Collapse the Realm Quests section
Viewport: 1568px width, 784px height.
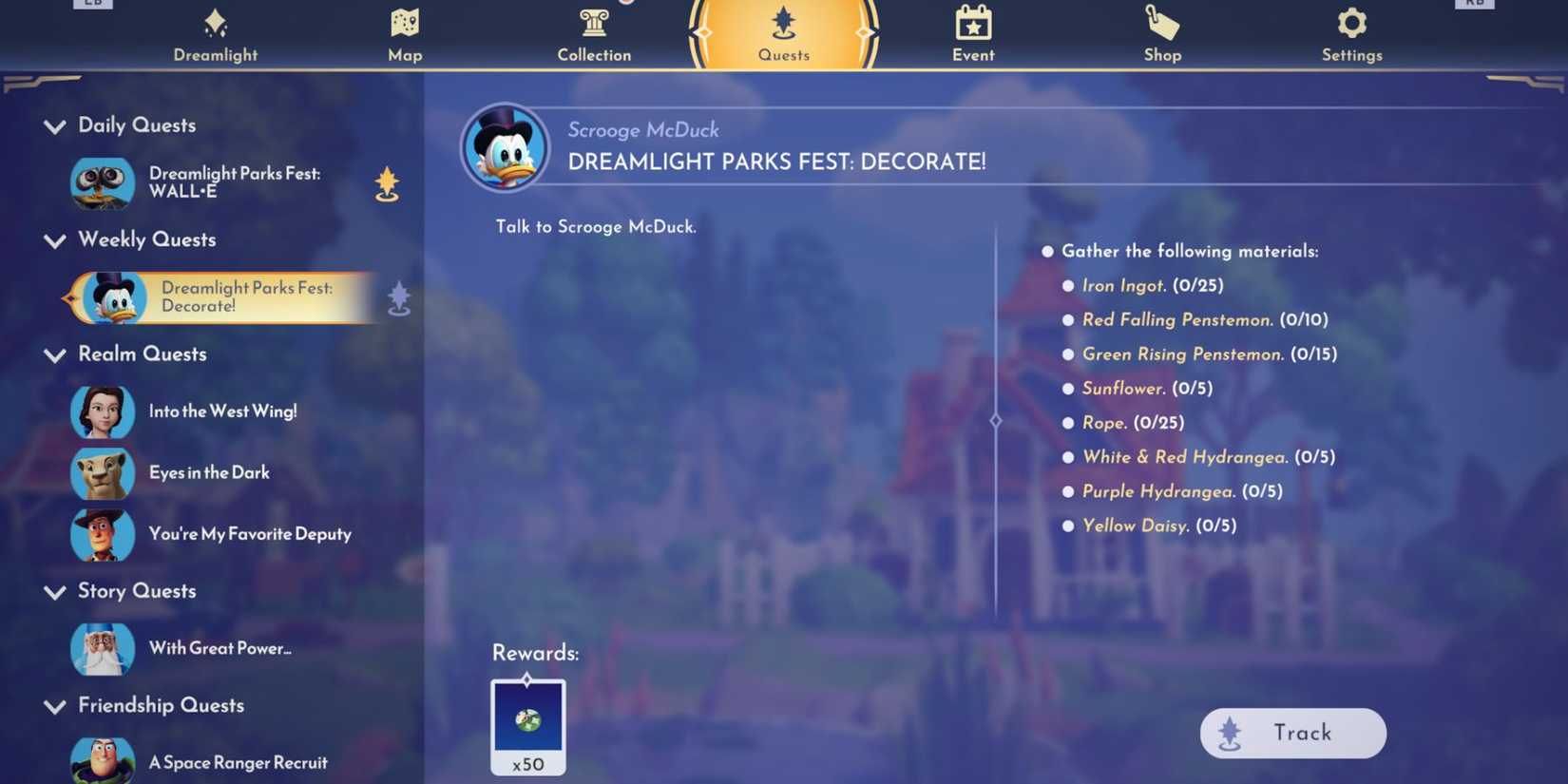coord(54,355)
